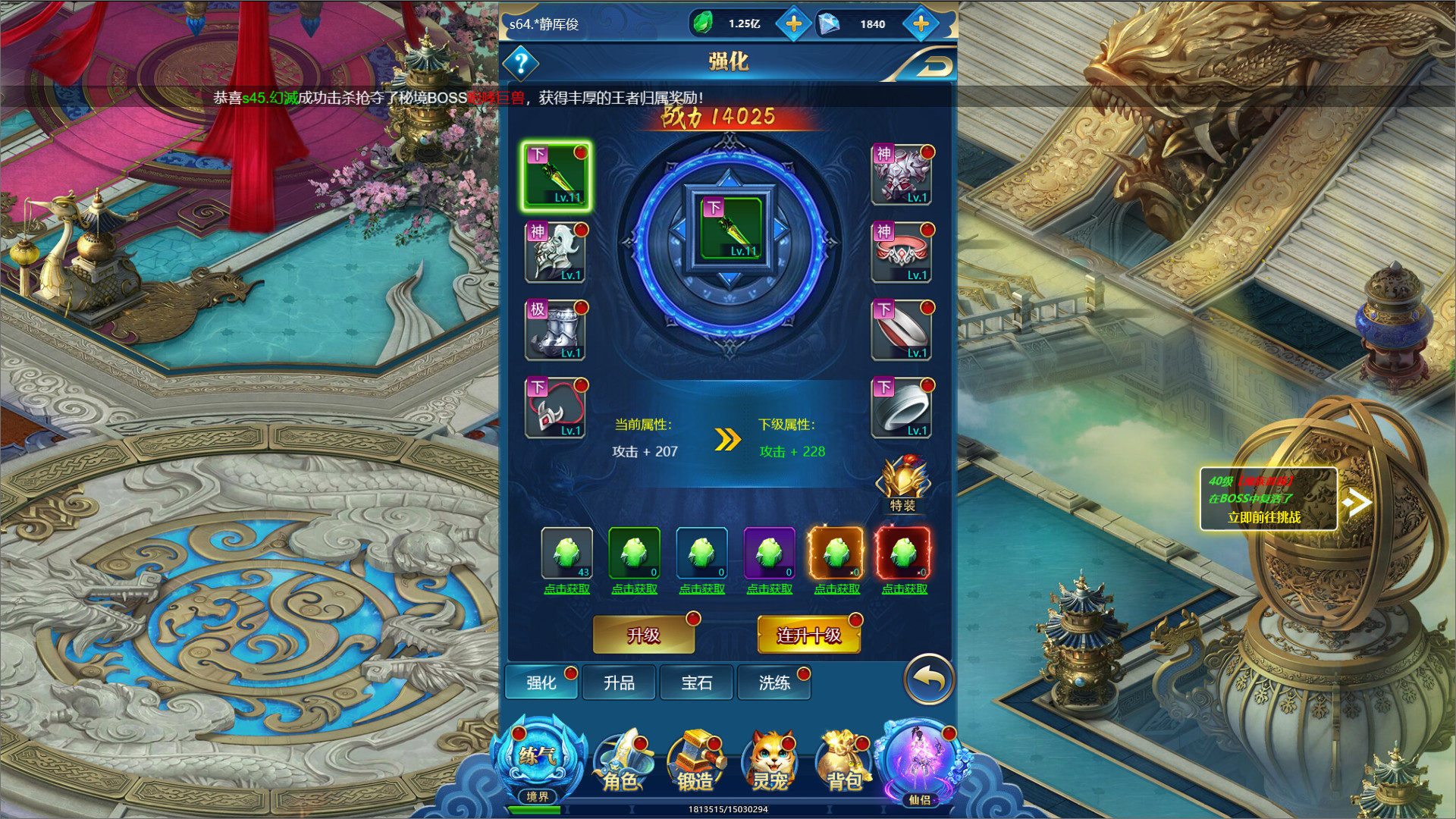The height and width of the screenshot is (819, 1456).
Task: Select the Lv.11 sword equipment slot
Action: pyautogui.click(x=556, y=176)
